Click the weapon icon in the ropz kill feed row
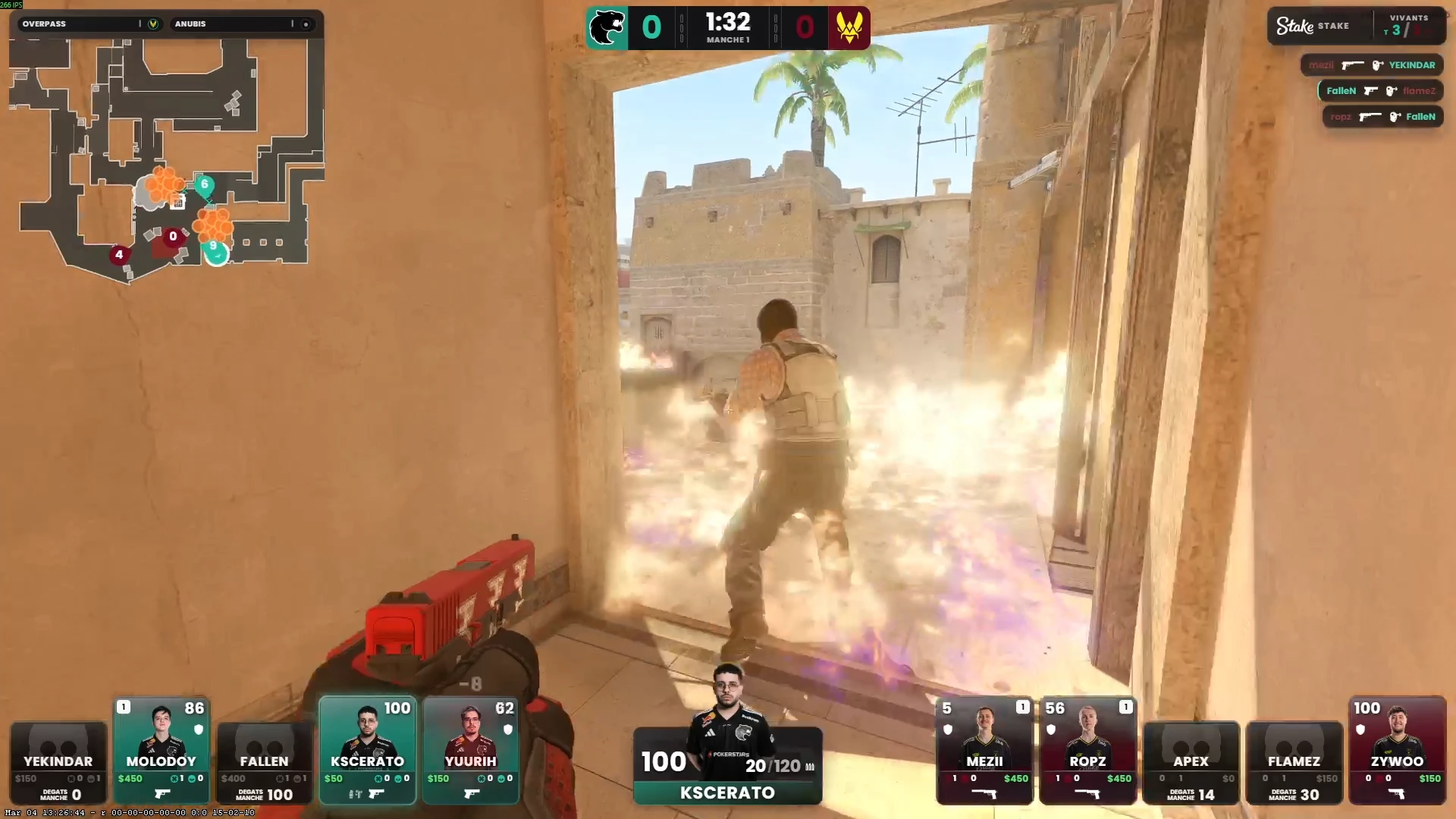The image size is (1456, 819). click(x=1369, y=117)
